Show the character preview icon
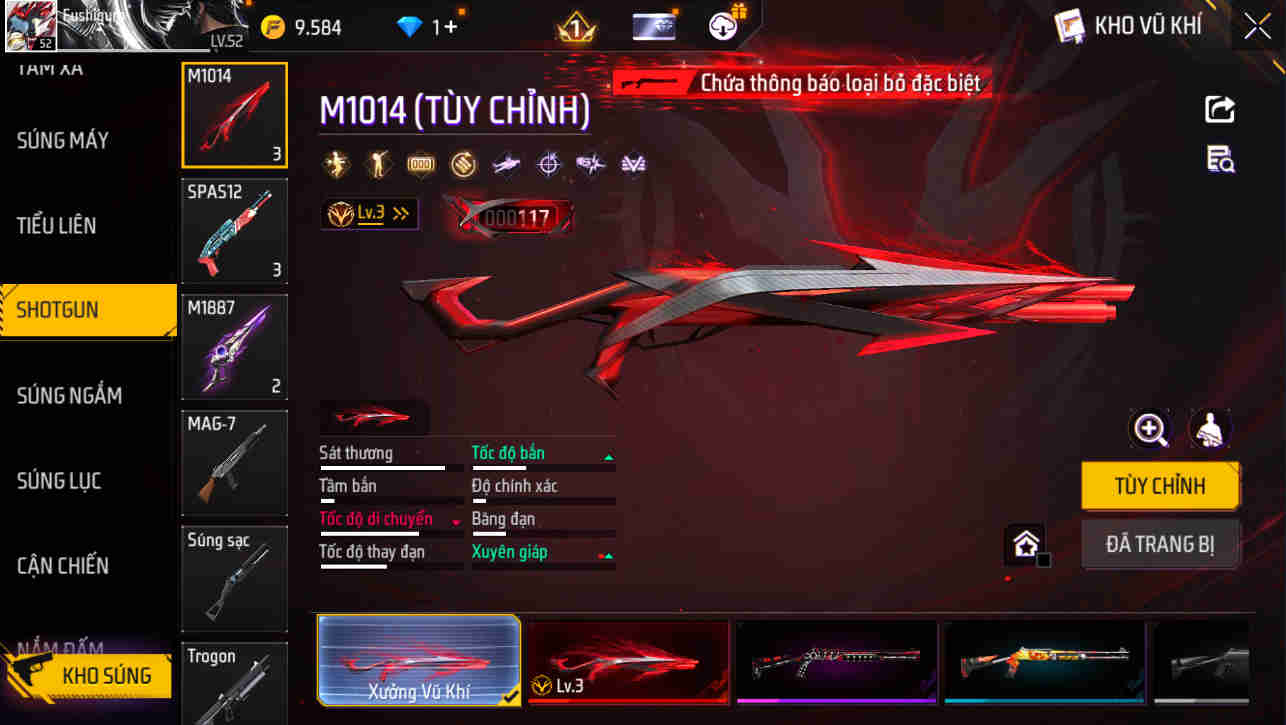The height and width of the screenshot is (725, 1286). tap(1208, 429)
